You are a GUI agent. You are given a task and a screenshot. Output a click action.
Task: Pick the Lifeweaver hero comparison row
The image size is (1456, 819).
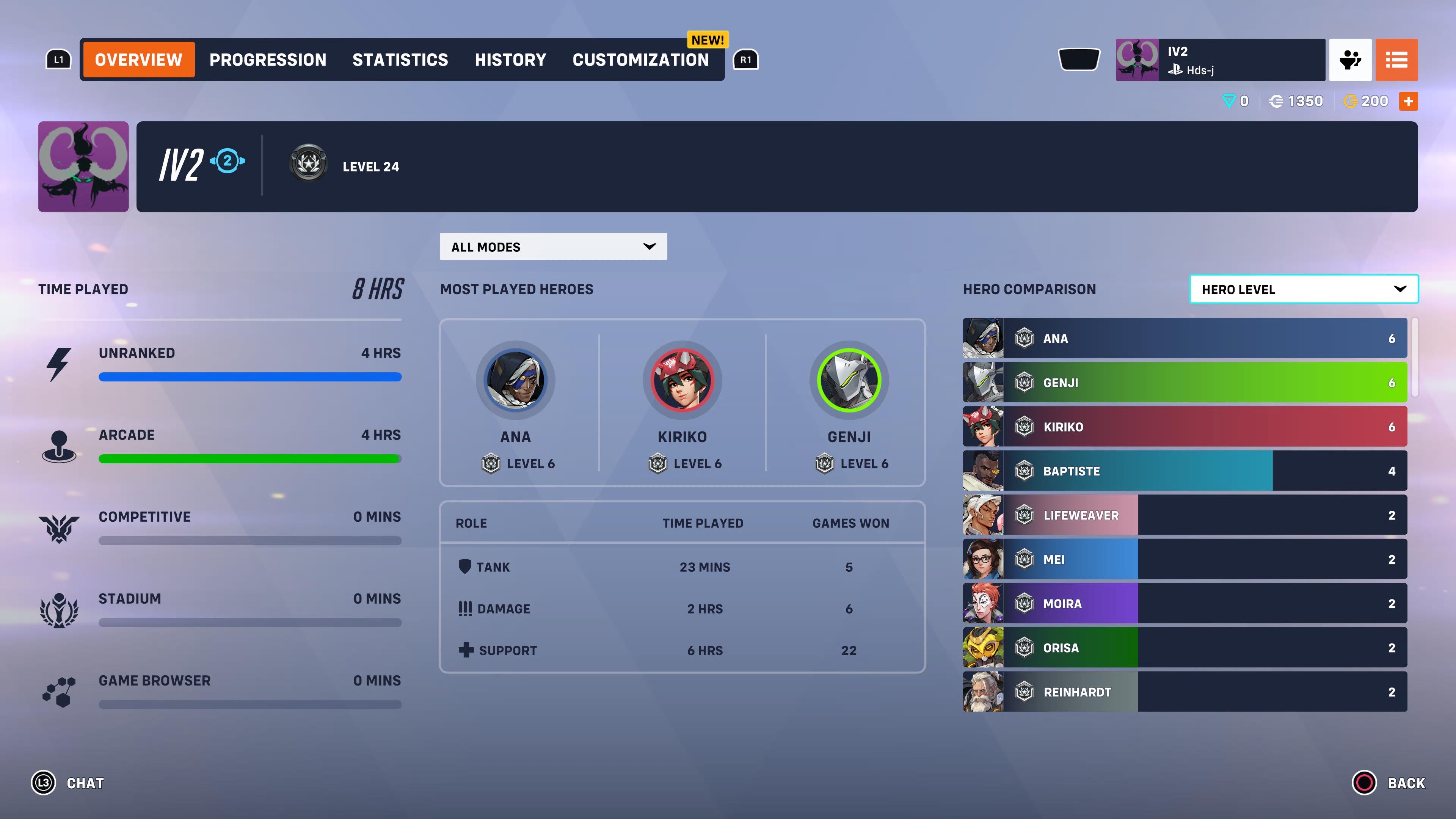pos(1185,515)
